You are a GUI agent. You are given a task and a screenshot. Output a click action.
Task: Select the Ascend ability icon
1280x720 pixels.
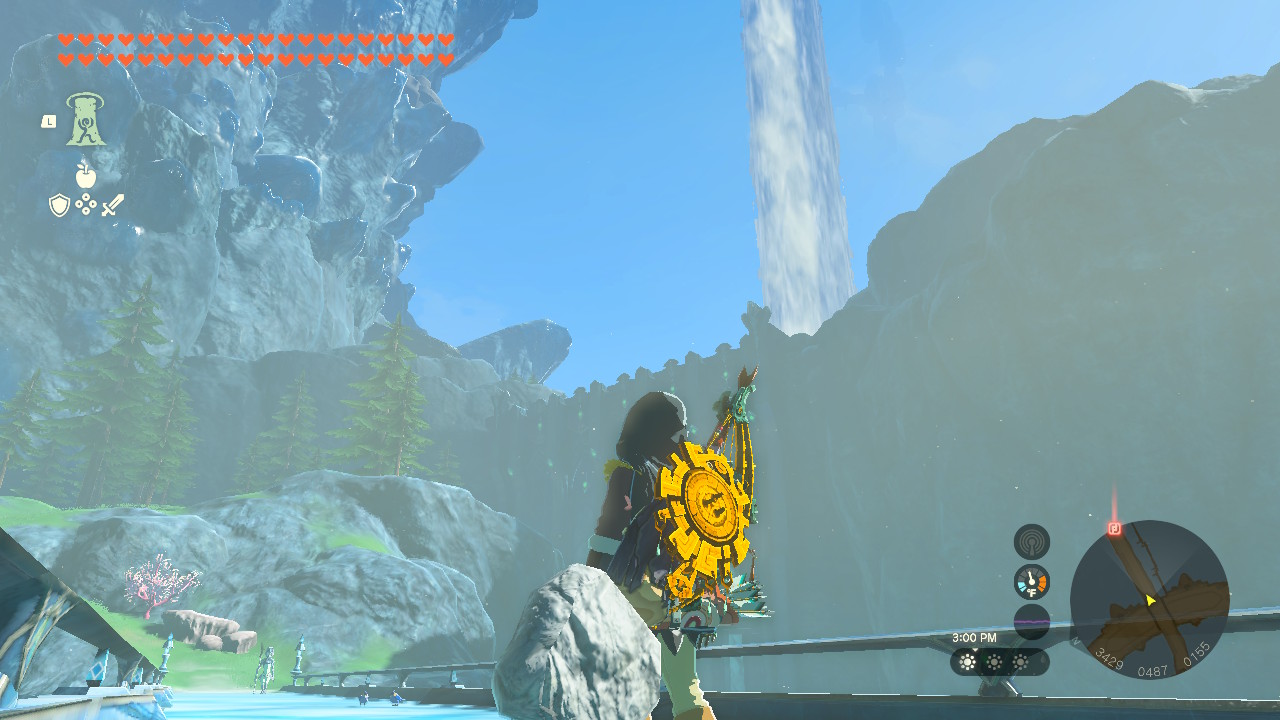tap(84, 121)
